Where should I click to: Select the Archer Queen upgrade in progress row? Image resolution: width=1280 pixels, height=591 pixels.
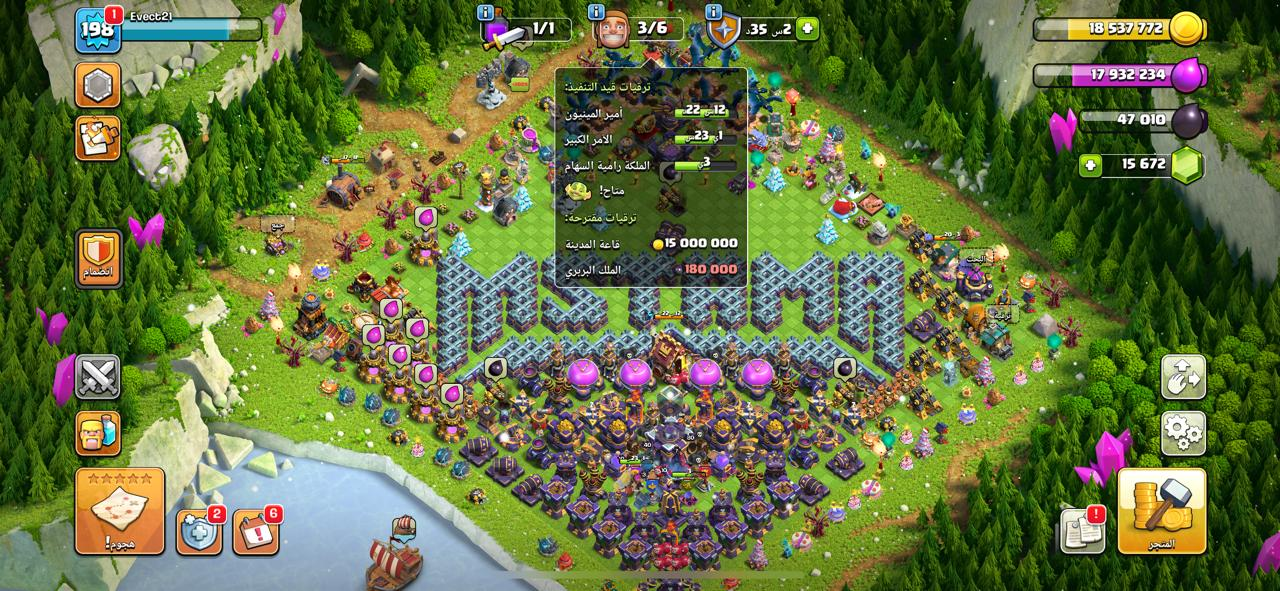click(651, 166)
